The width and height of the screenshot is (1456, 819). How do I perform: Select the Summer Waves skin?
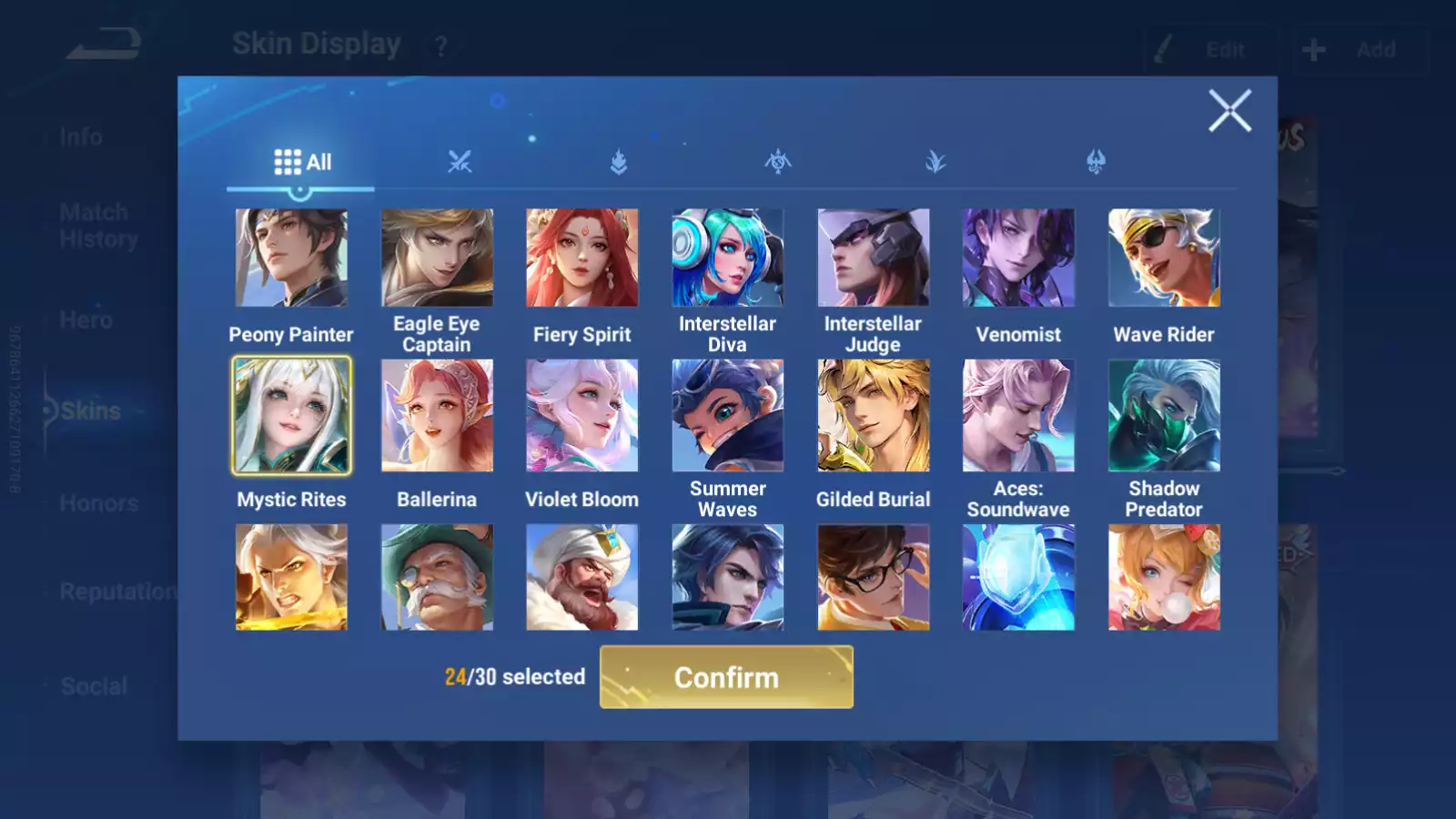coord(727,416)
